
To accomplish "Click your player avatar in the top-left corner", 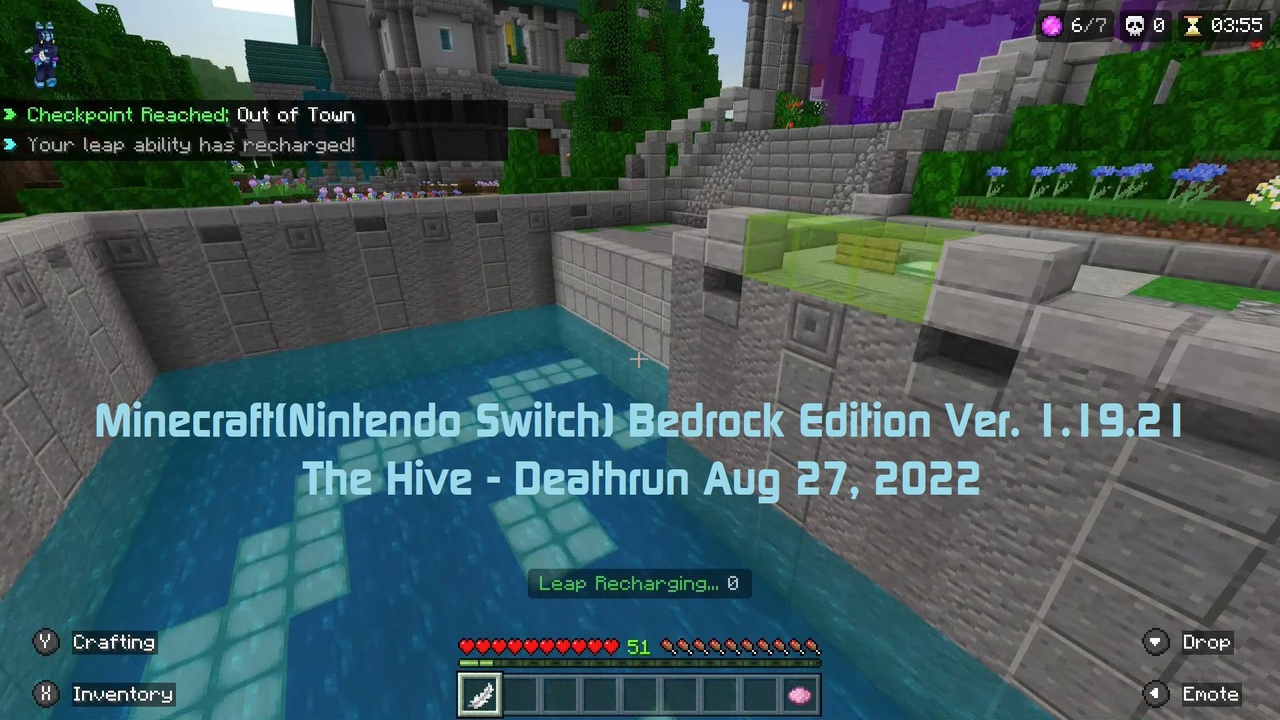I will click(x=44, y=52).
